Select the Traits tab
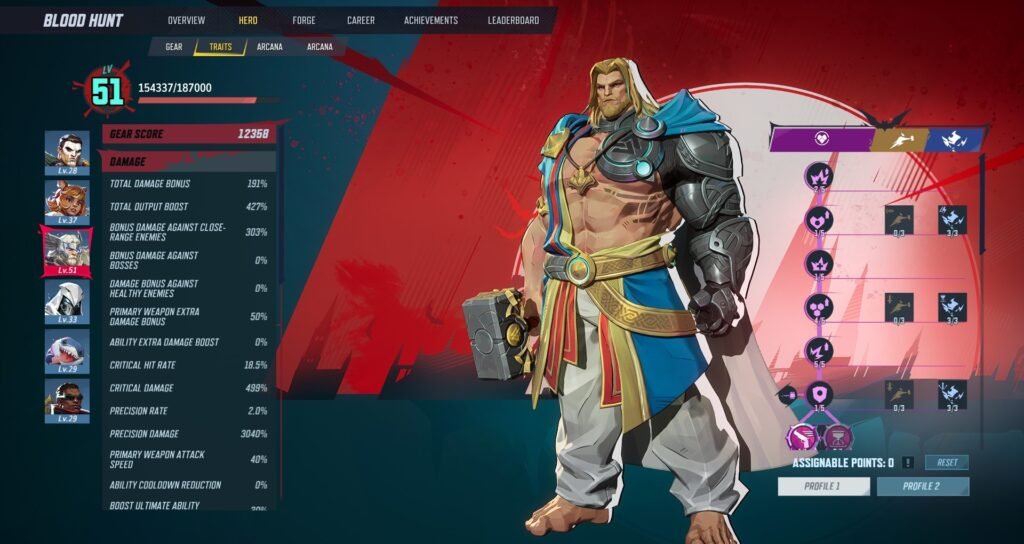This screenshot has height=544, width=1024. (220, 46)
